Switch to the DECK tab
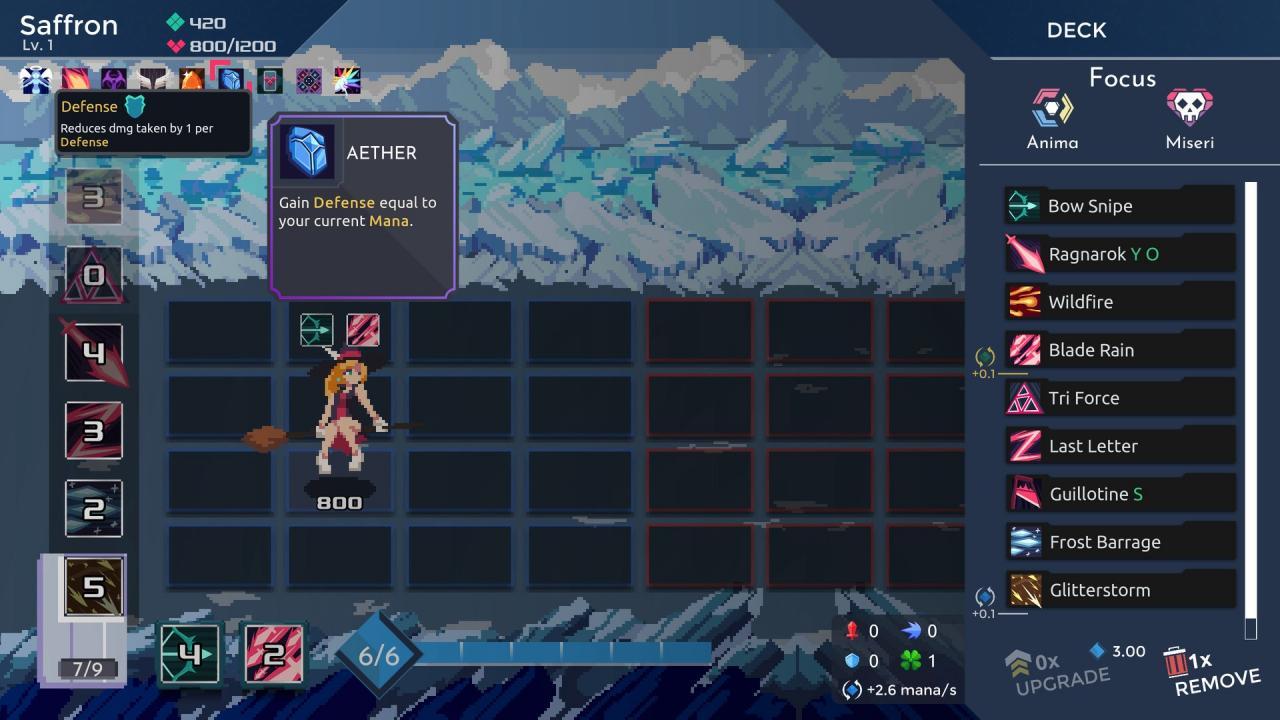 pos(1076,30)
